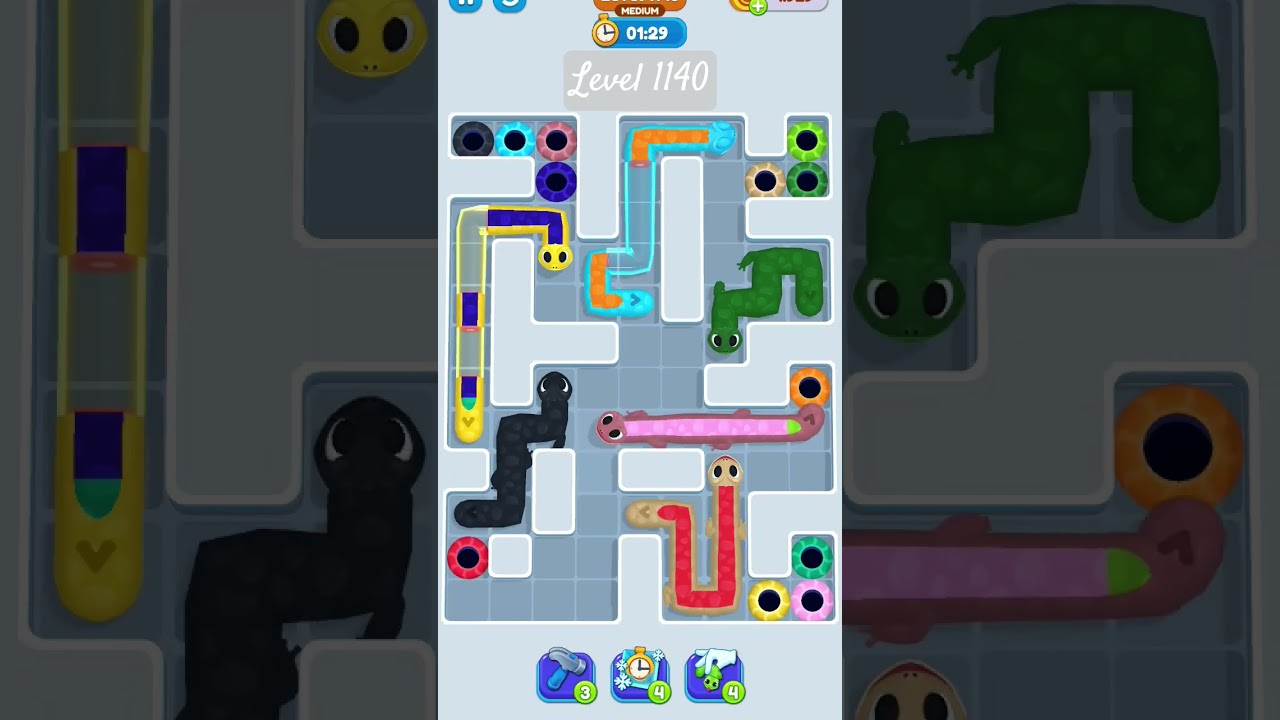Tap the timer showing 01:29

coord(640,33)
